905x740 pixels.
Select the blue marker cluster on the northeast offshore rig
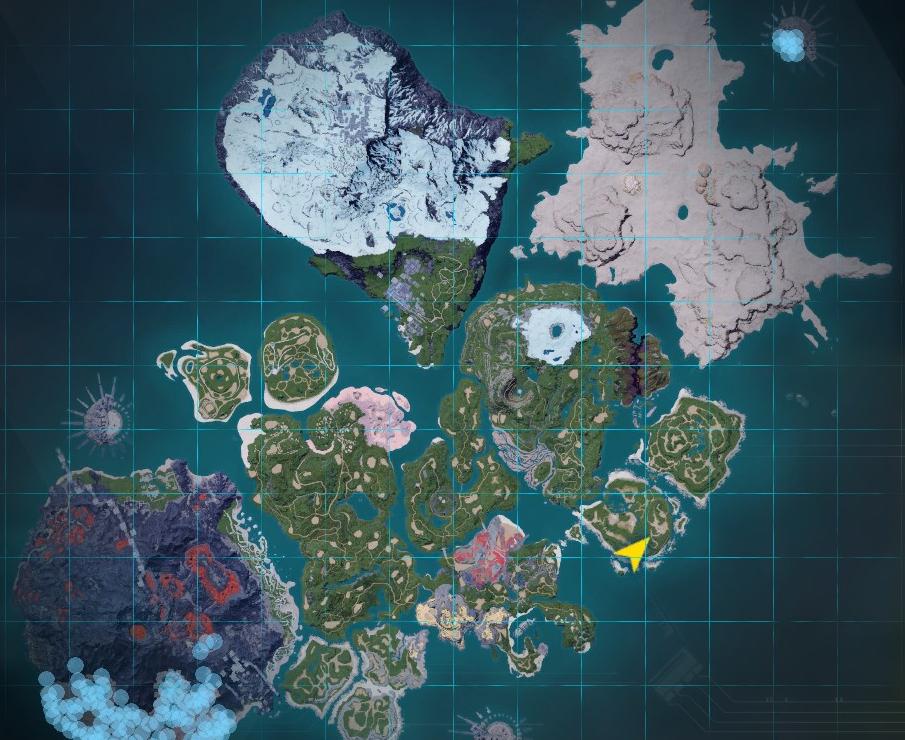pos(790,43)
